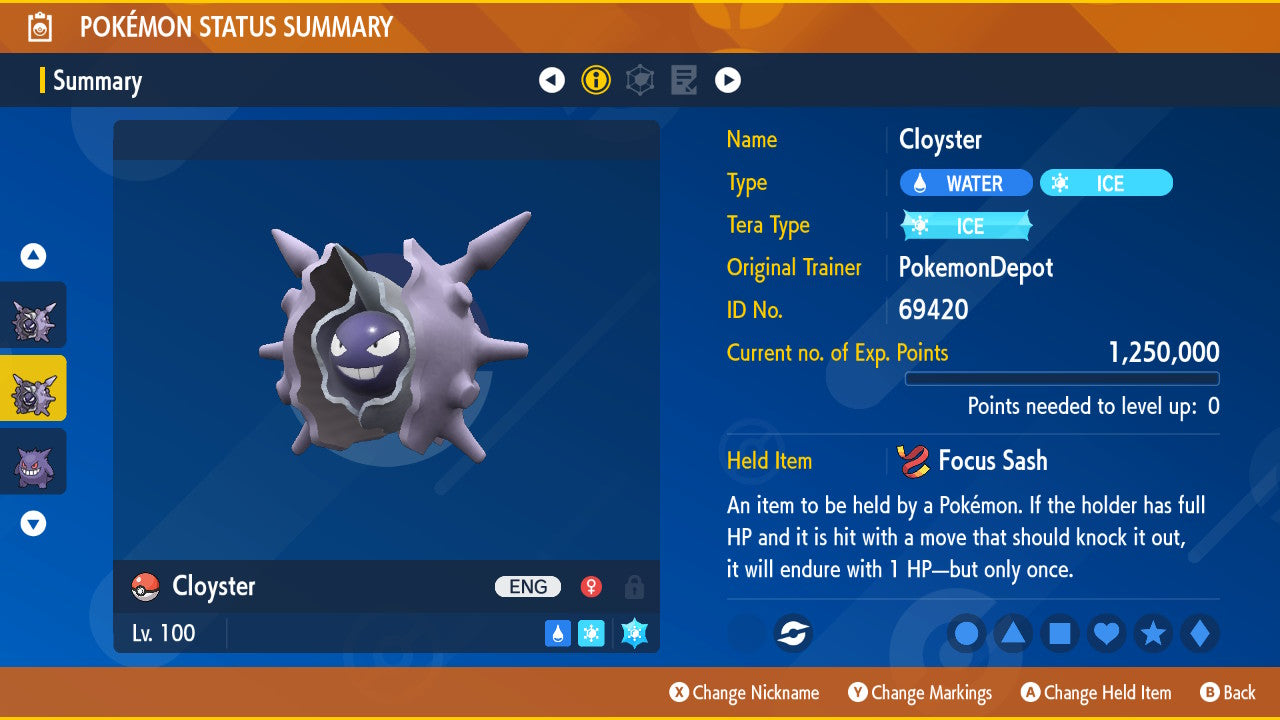Image resolution: width=1280 pixels, height=720 pixels.
Task: Go to the previous summary page arrow
Action: tap(552, 80)
